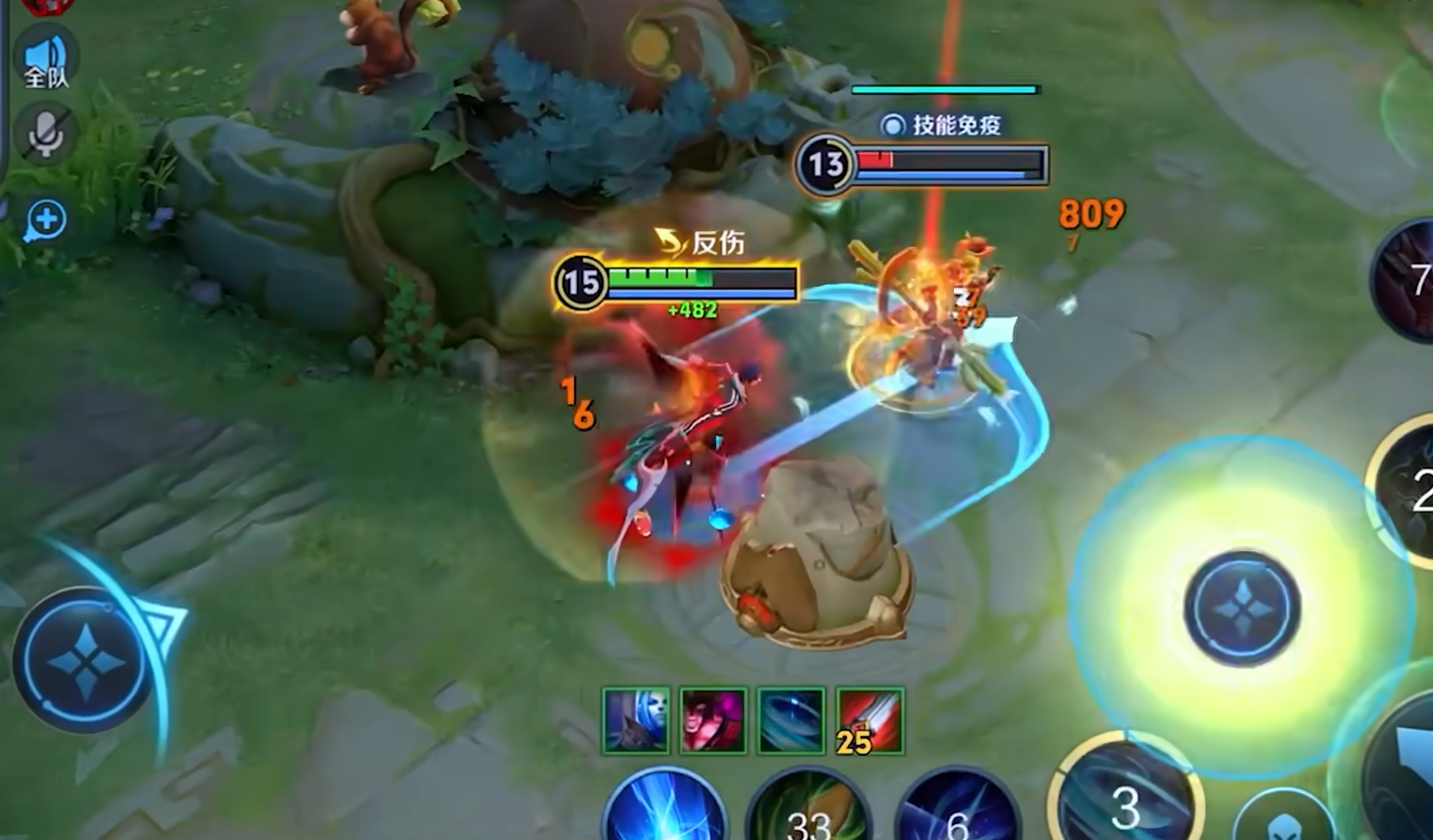This screenshot has height=840, width=1433.
Task: Activate the blue lightning ability
Action: point(665,808)
